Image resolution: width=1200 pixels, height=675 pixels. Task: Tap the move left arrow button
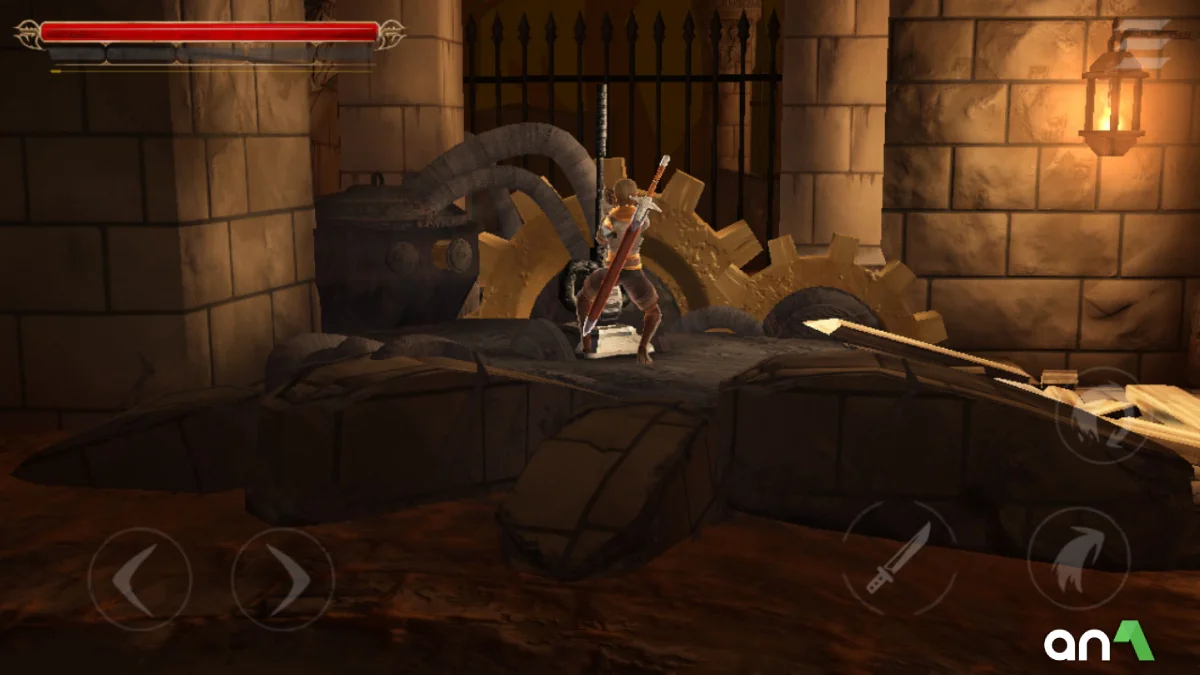[139, 579]
